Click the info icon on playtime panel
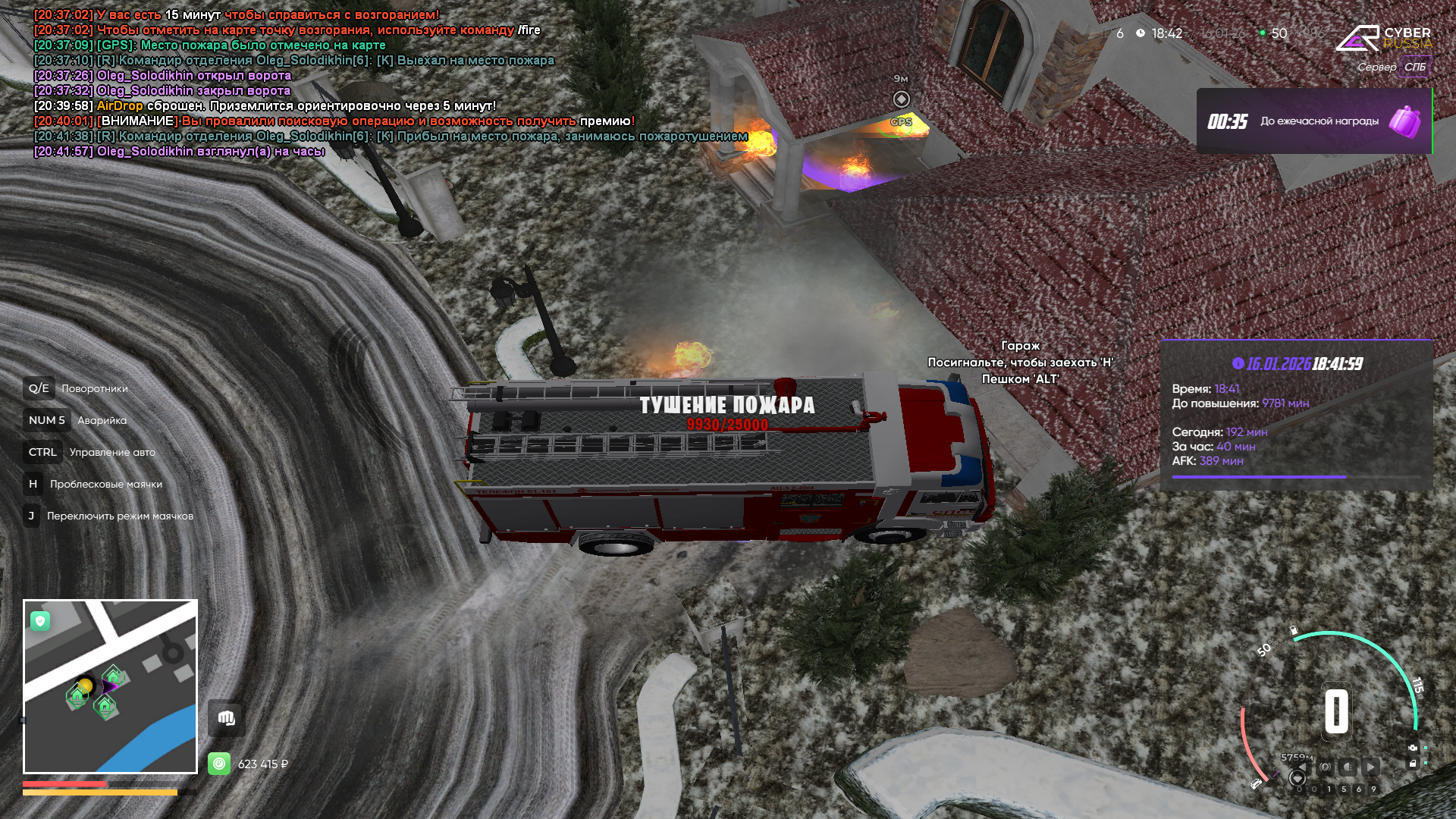1456x819 pixels. click(x=1238, y=363)
